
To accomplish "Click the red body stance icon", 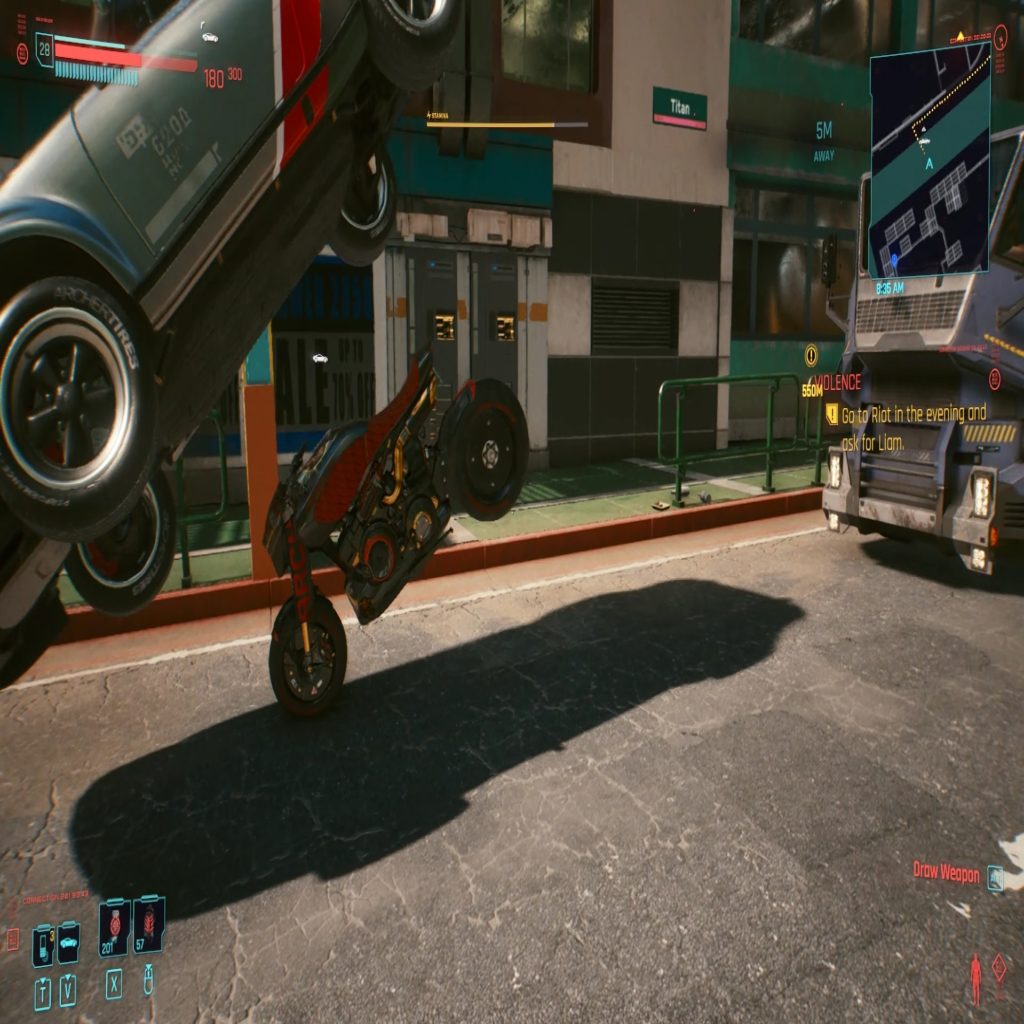I will pos(975,979).
